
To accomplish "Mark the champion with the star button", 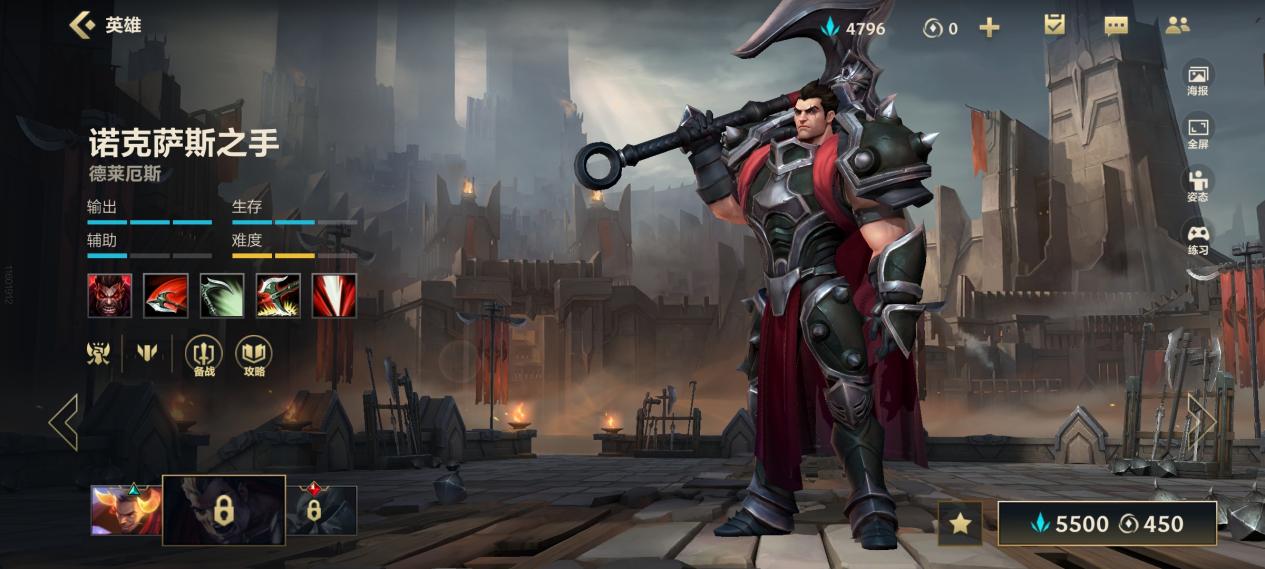I will 960,523.
